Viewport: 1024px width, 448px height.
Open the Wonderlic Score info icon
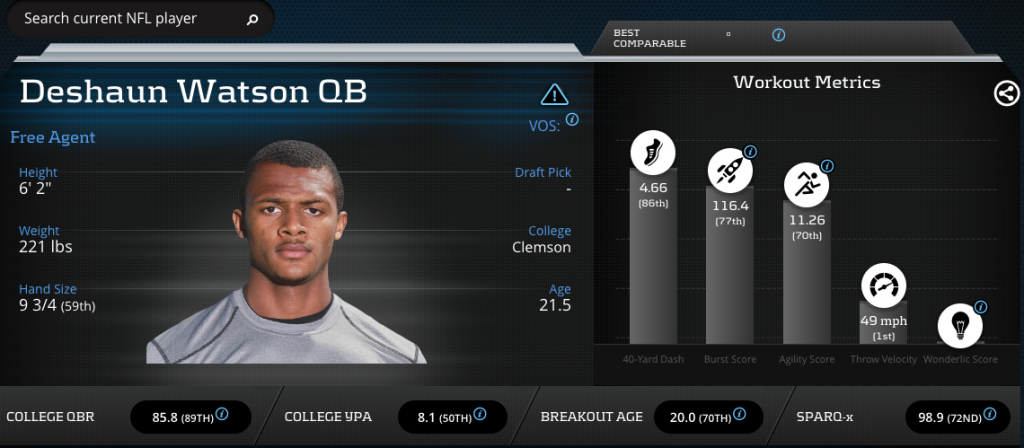click(x=981, y=307)
